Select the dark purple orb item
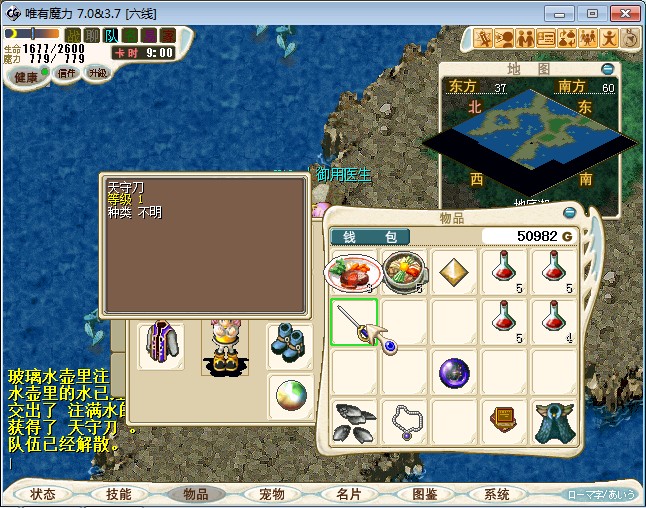The width and height of the screenshot is (646, 508). click(454, 373)
